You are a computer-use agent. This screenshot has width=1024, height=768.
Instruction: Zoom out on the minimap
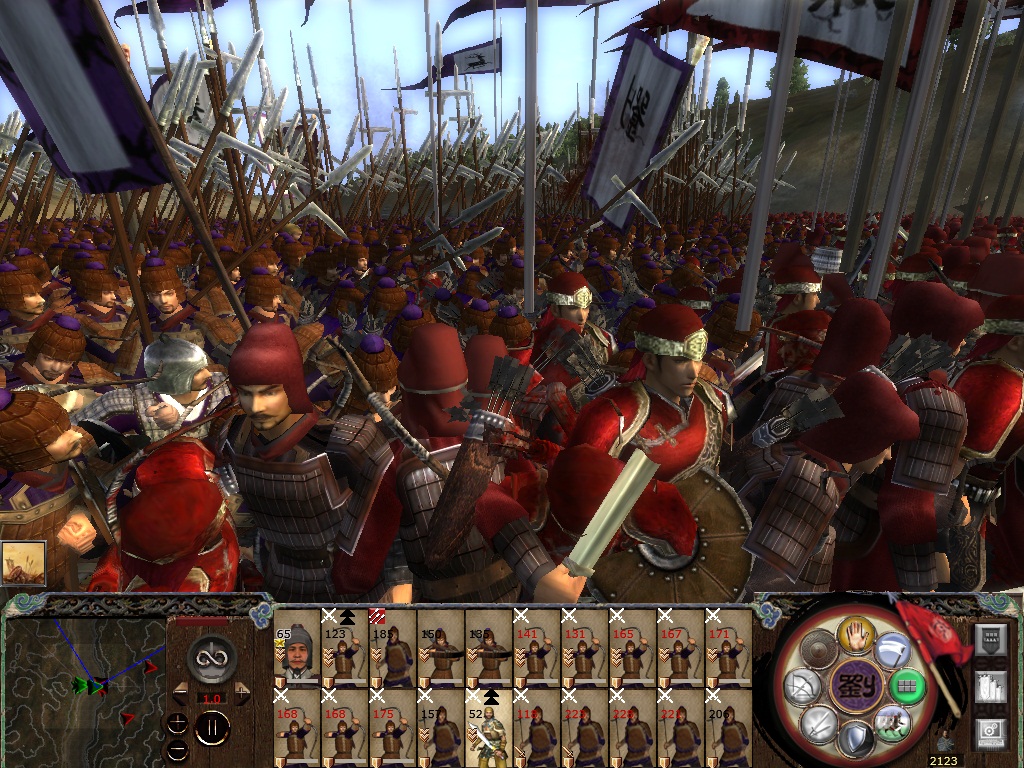pyautogui.click(x=179, y=749)
